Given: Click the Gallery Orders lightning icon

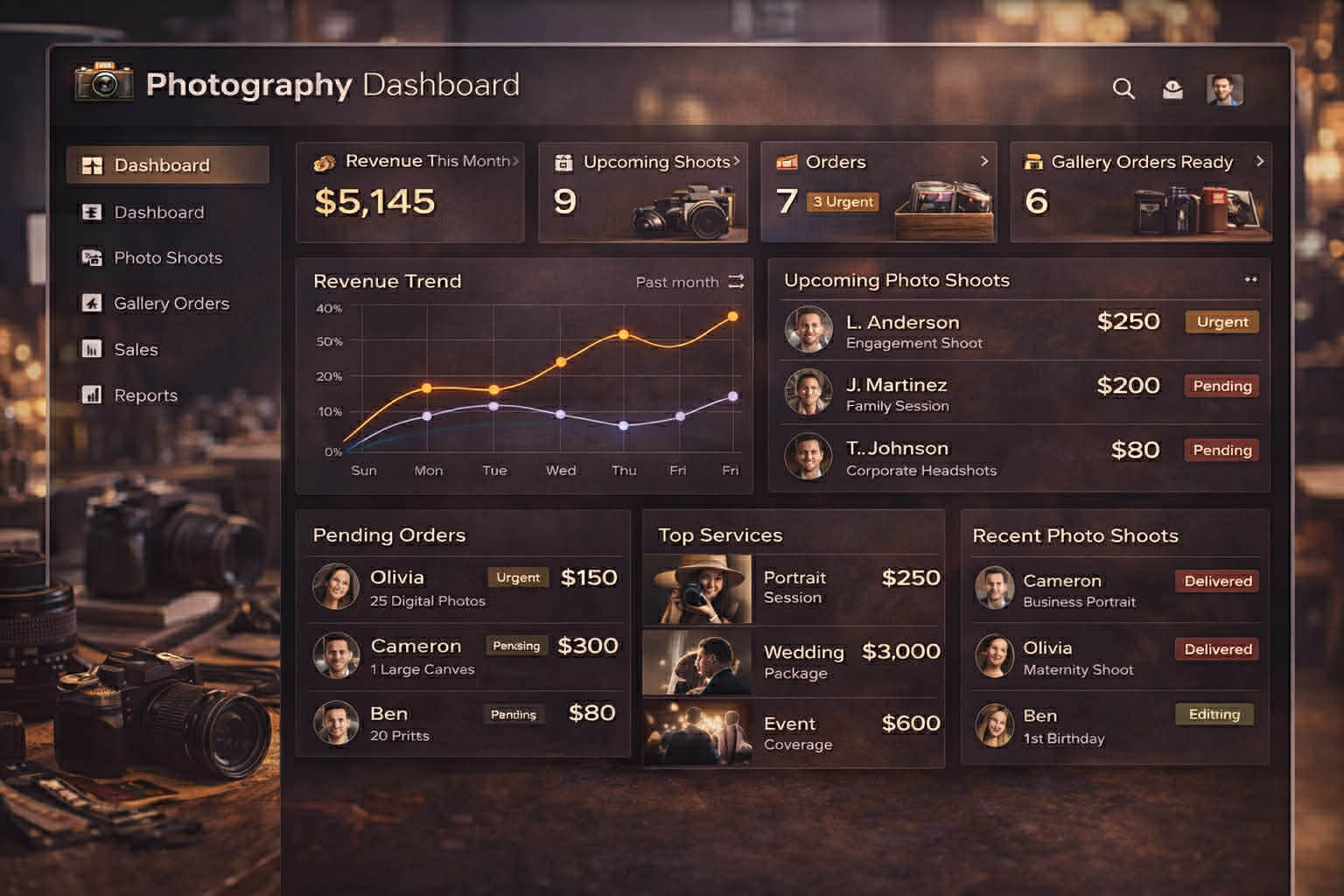Looking at the screenshot, I should click(x=94, y=304).
